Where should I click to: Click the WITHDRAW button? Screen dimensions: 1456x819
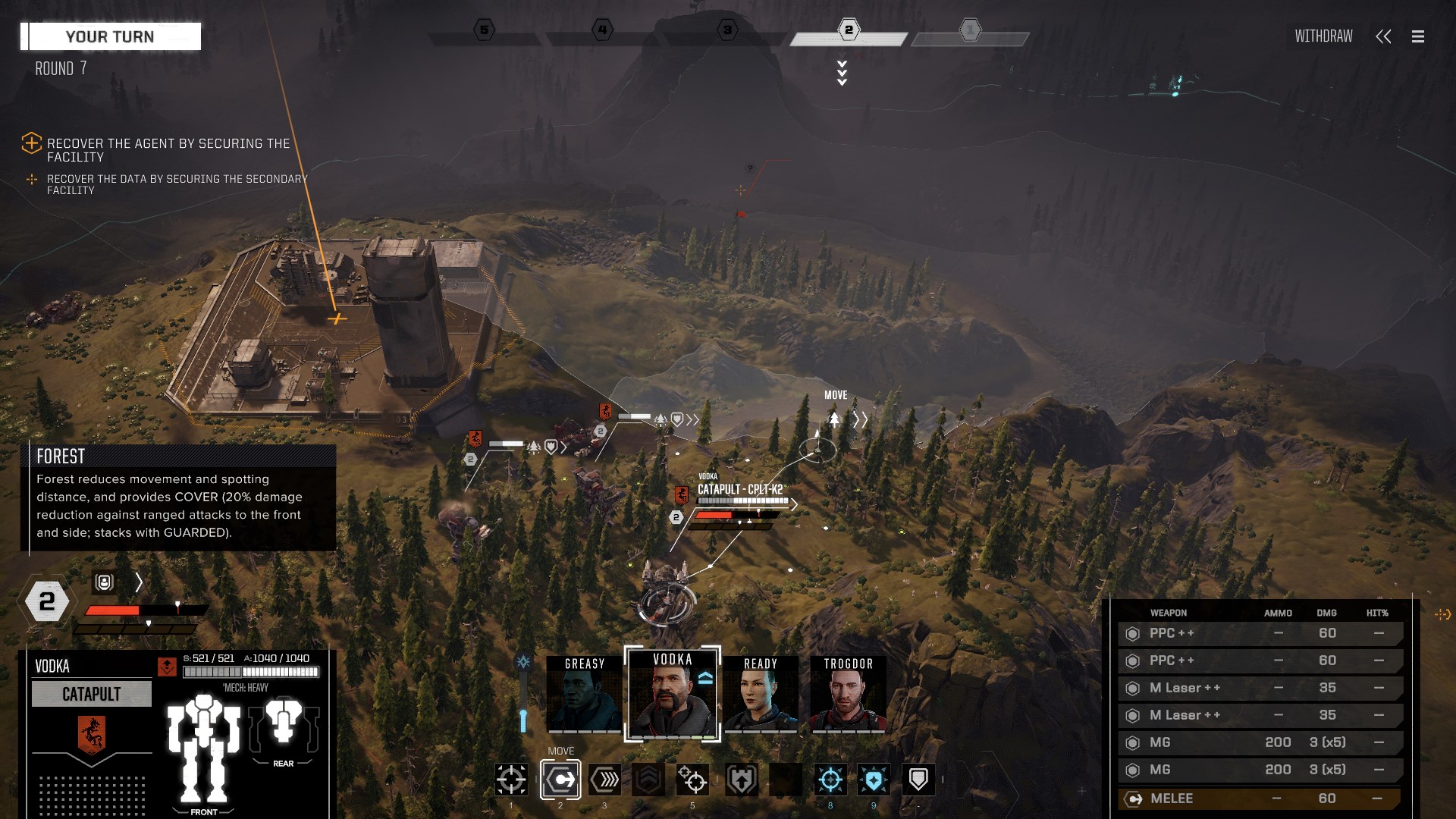[x=1323, y=36]
